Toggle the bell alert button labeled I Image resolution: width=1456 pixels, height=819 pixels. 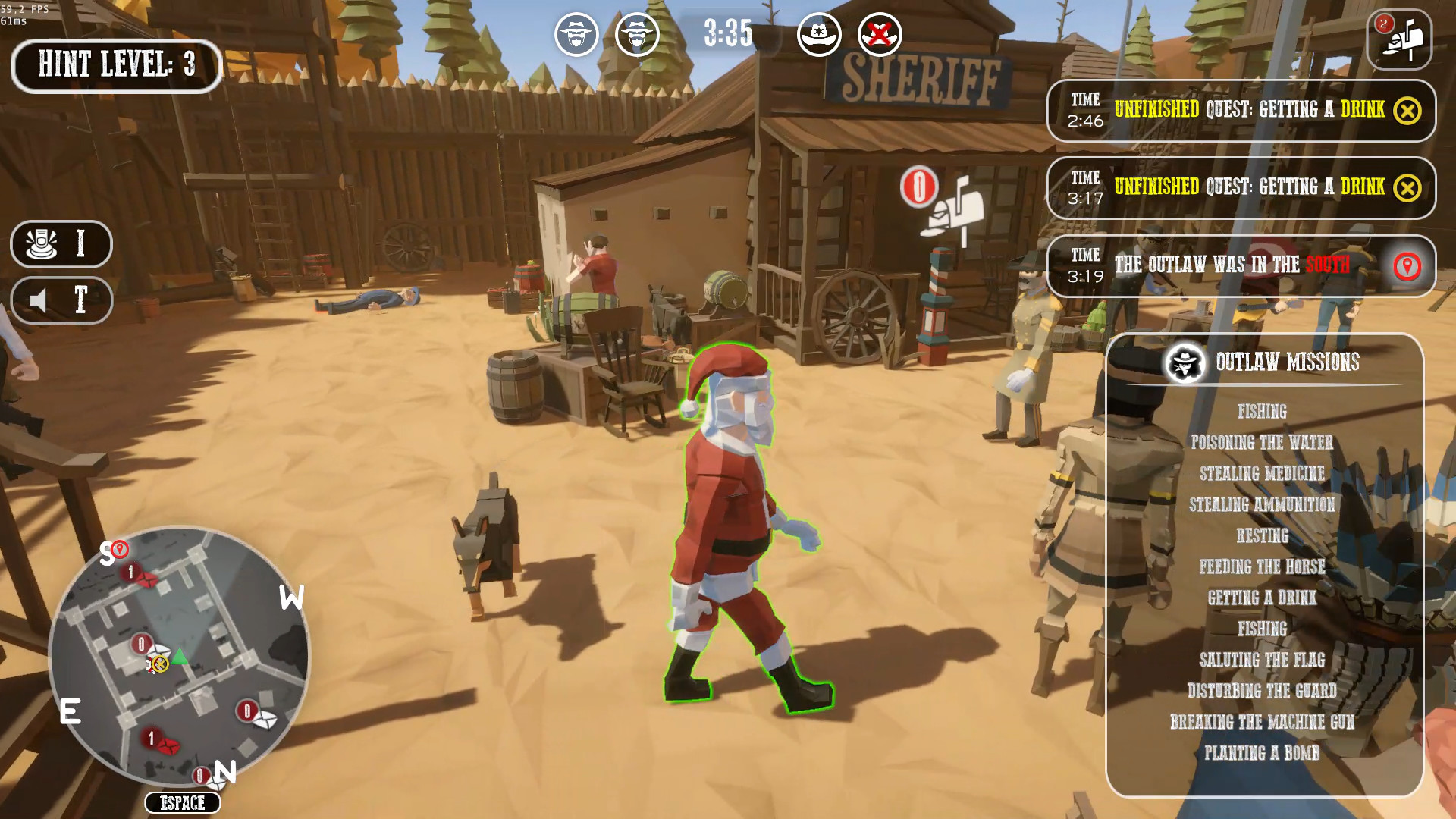tap(62, 244)
